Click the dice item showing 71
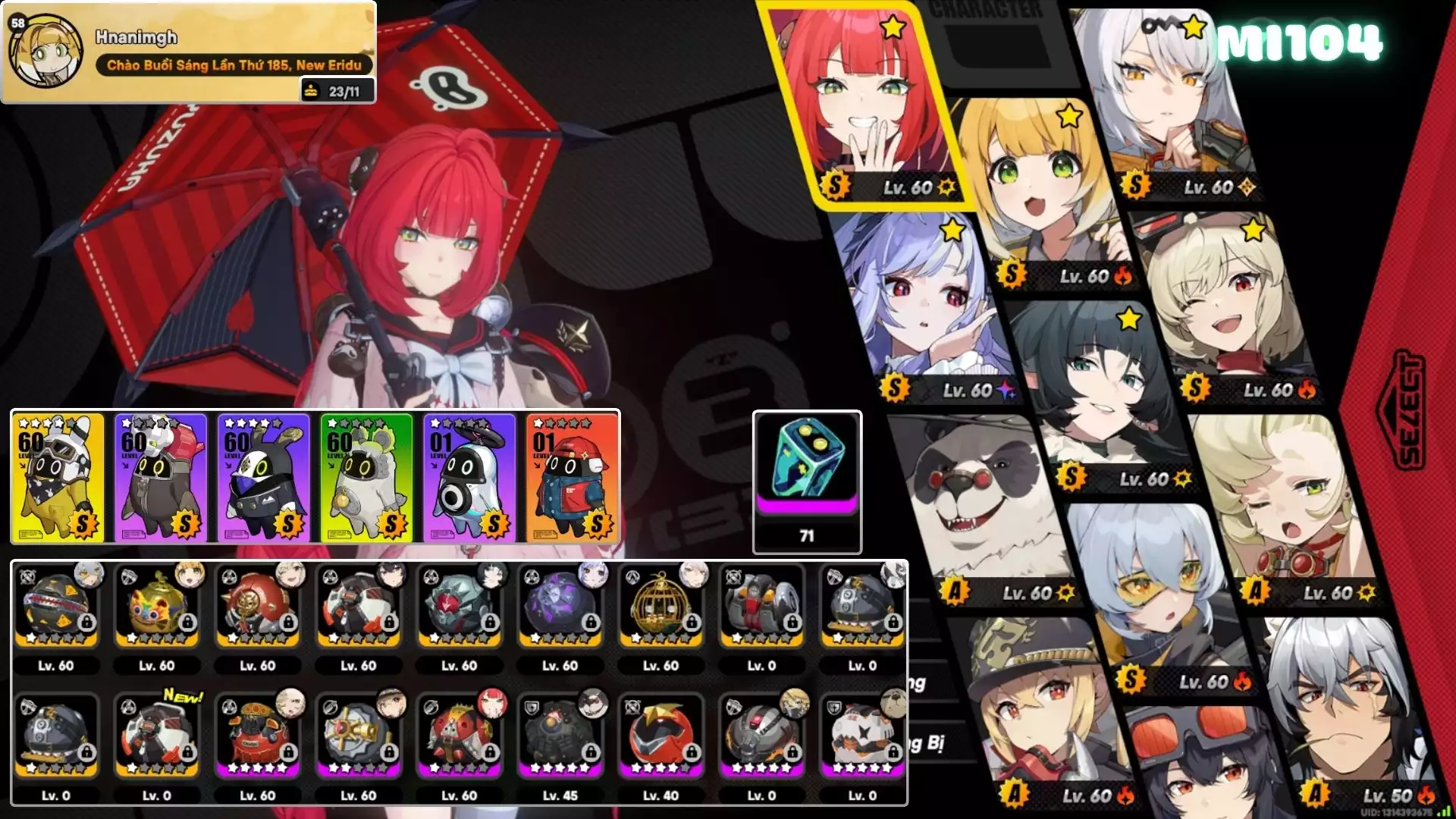Screen dimensions: 1456x819 [x=807, y=482]
